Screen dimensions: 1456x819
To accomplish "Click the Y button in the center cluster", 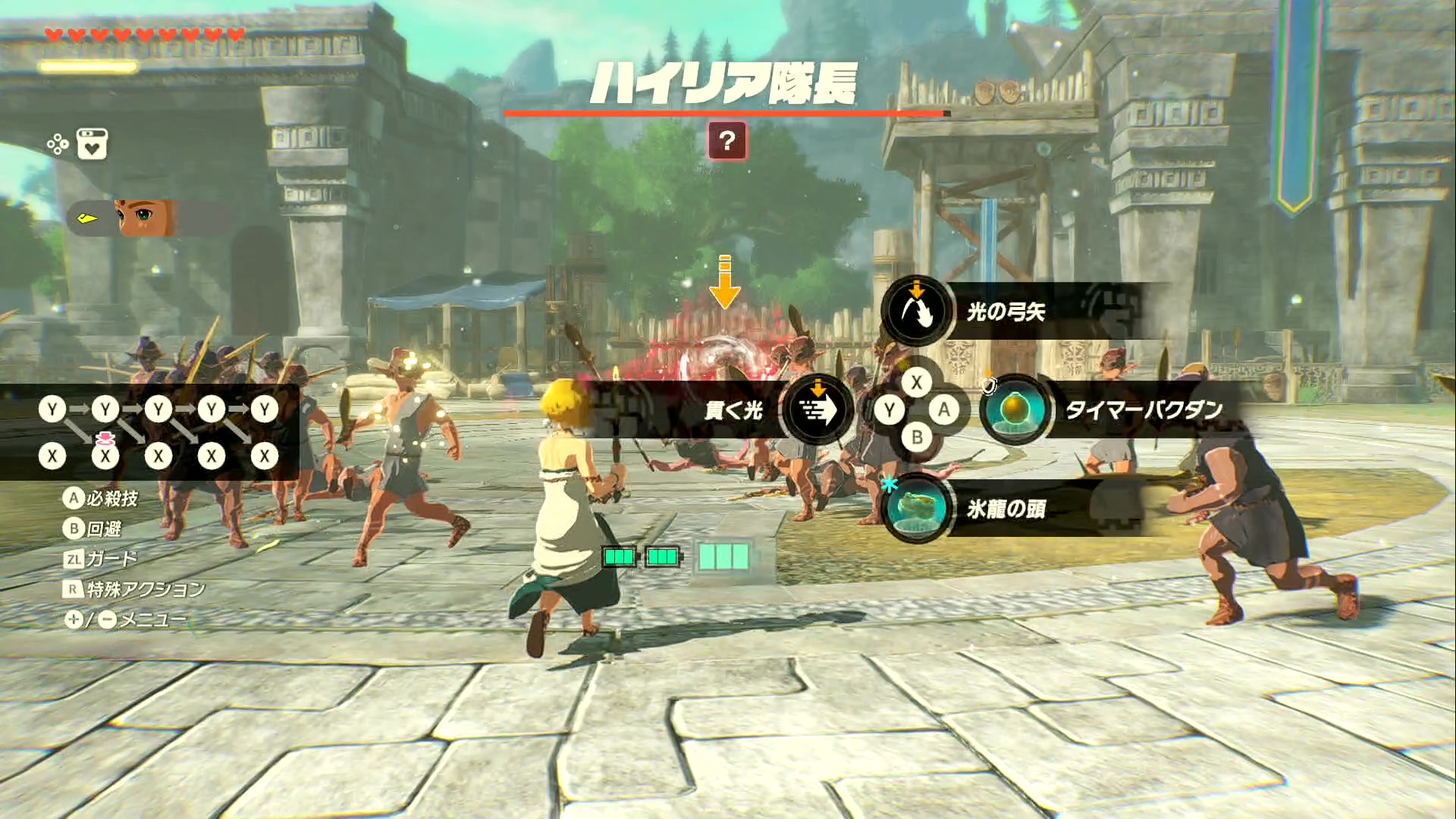I will pyautogui.click(x=888, y=409).
